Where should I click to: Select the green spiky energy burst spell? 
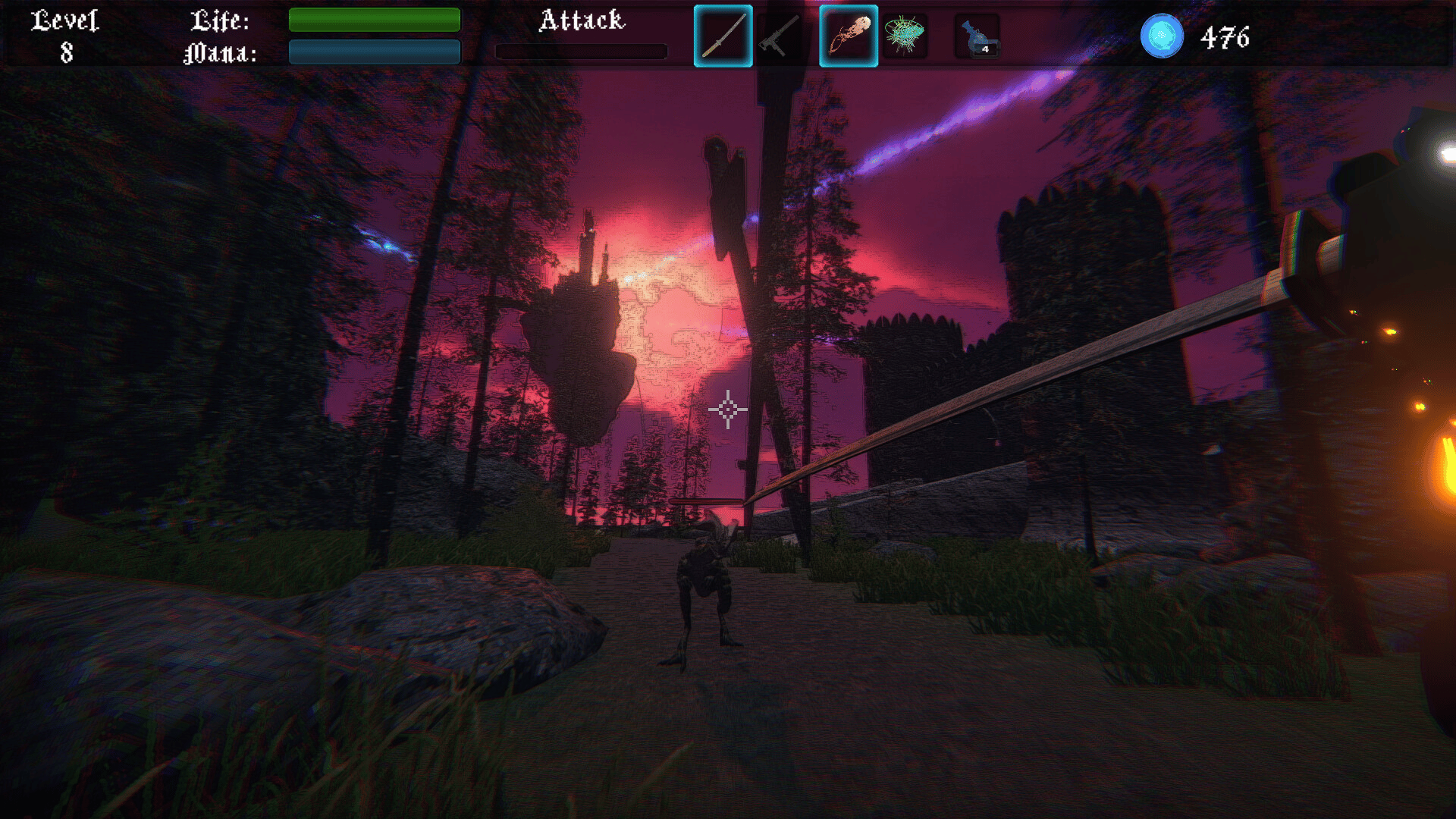click(904, 36)
